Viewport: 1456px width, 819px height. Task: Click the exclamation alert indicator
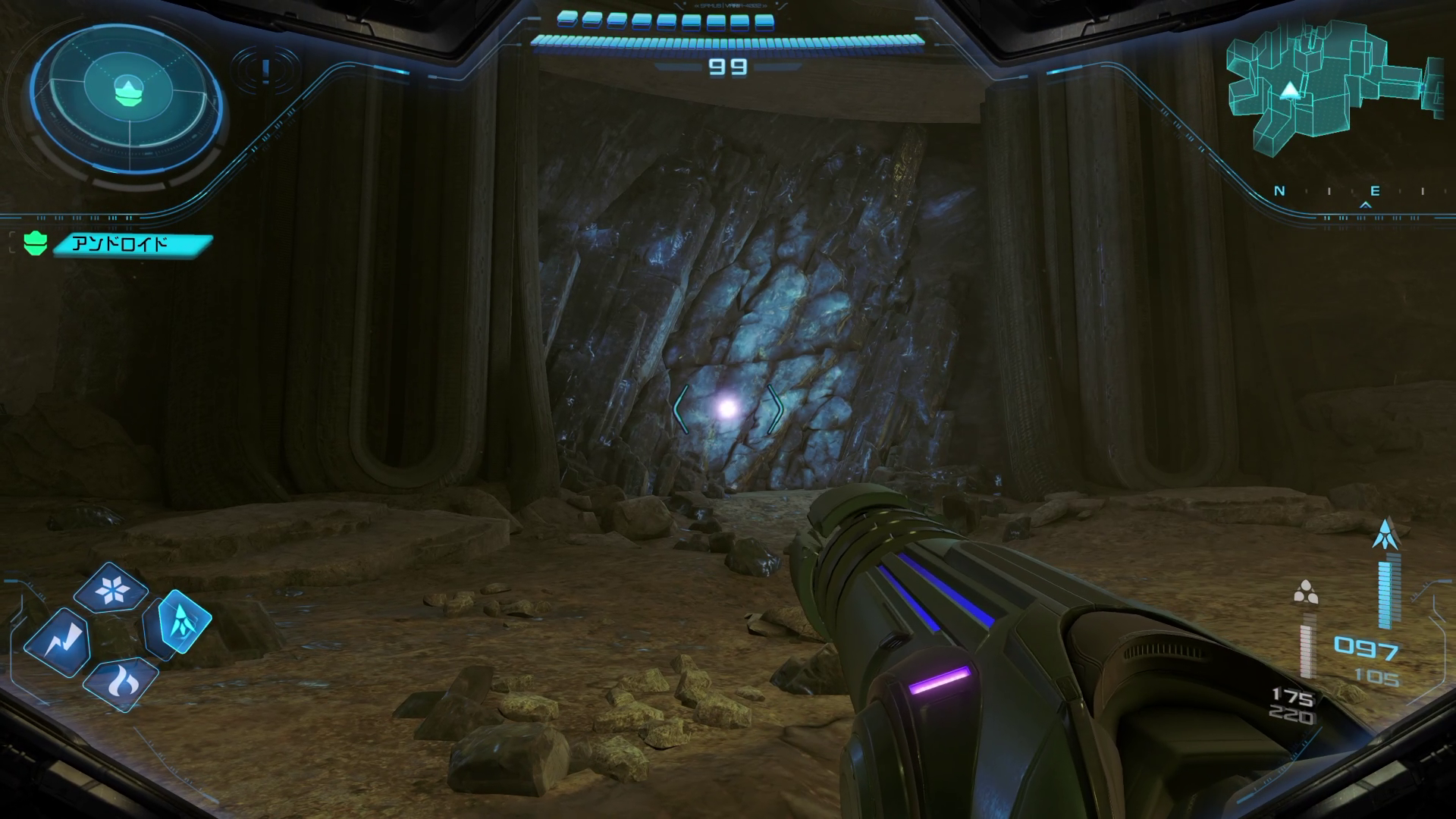(265, 71)
